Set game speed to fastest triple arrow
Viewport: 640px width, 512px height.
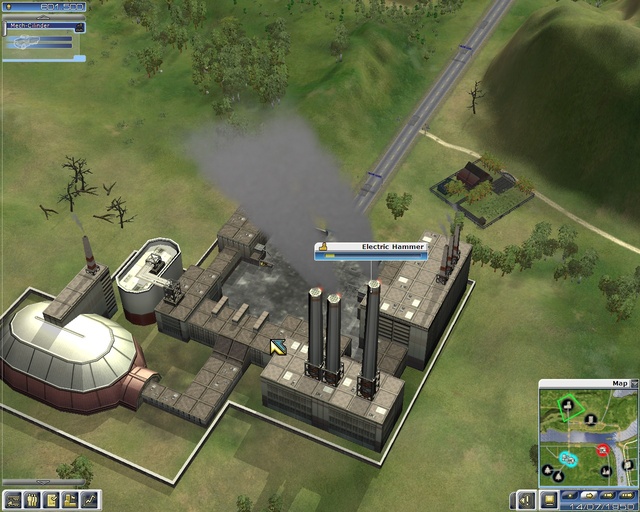coord(625,495)
